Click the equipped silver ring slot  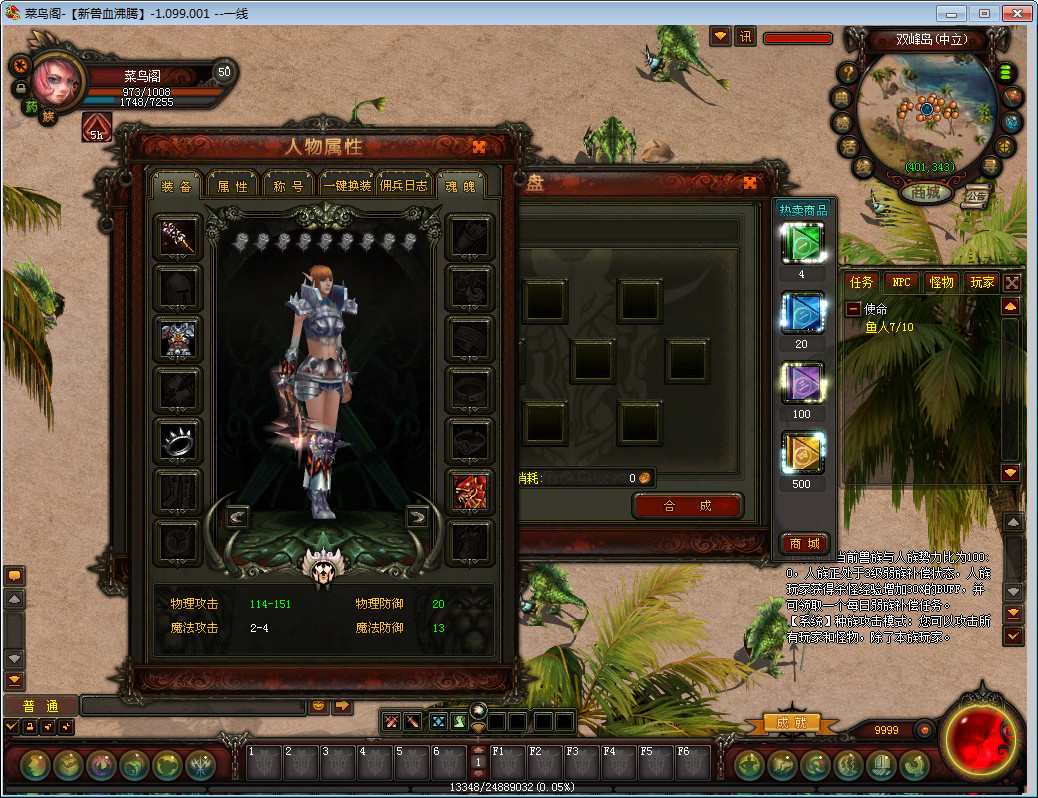179,440
